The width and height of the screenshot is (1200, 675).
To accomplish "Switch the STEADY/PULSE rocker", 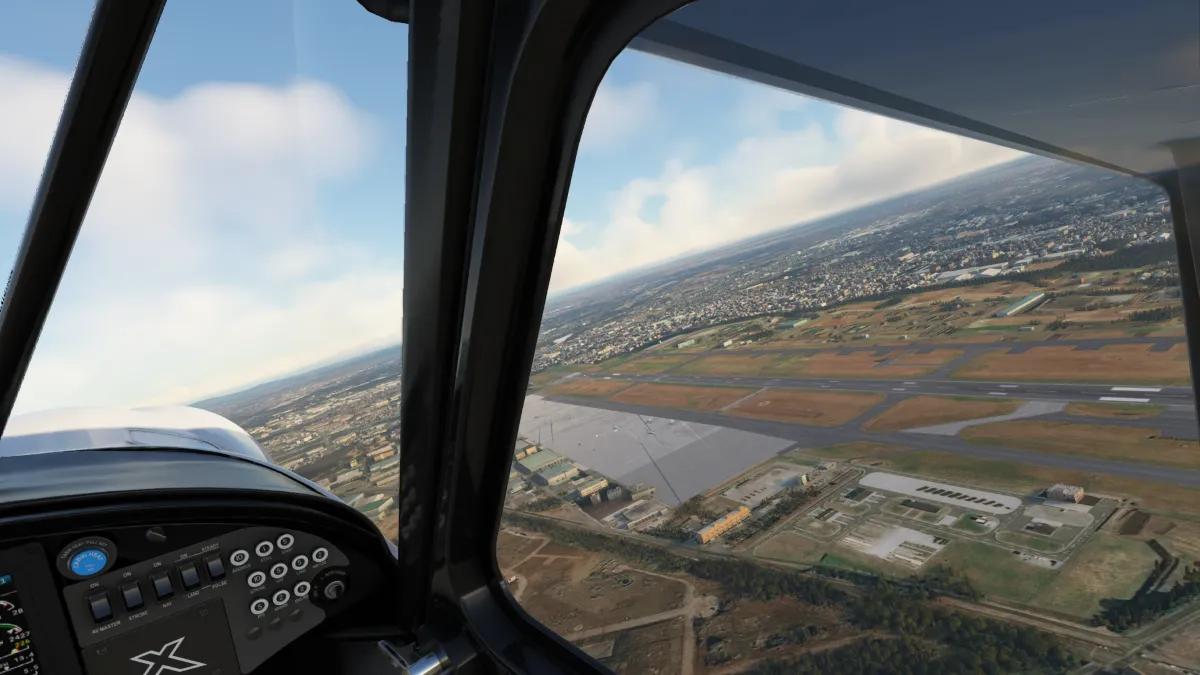I will (215, 567).
